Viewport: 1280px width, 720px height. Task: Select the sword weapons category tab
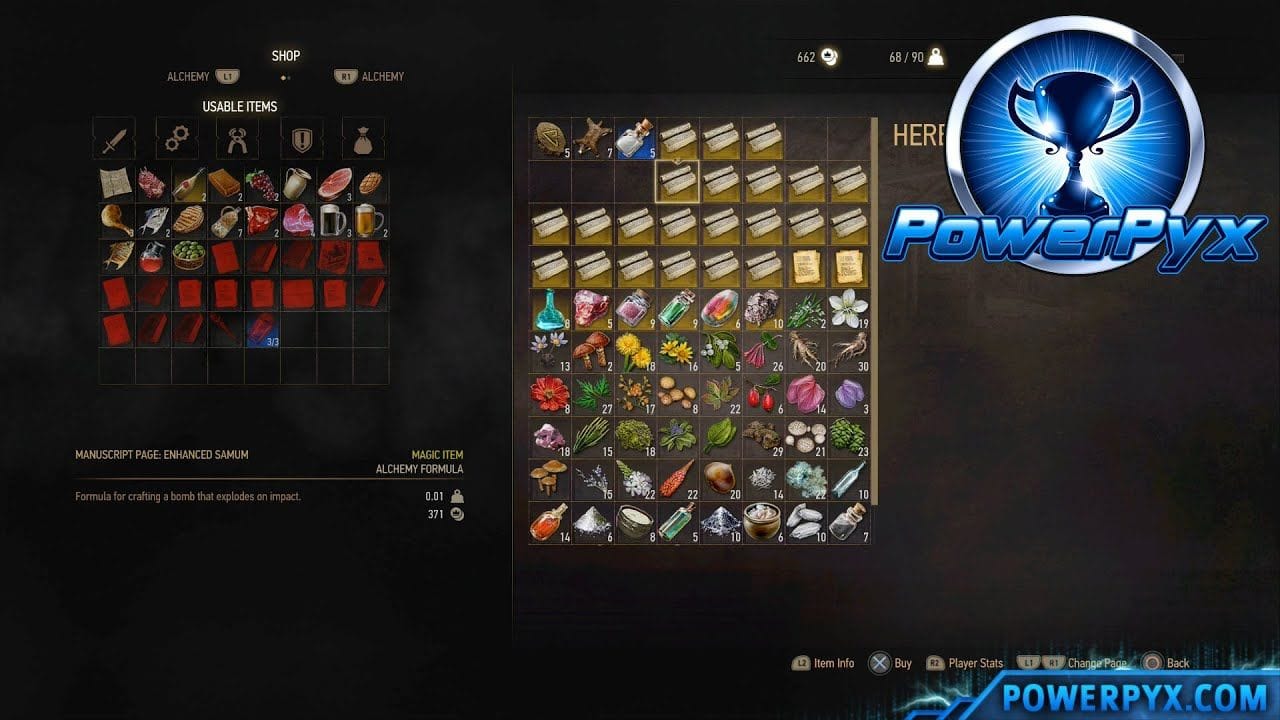click(x=114, y=139)
